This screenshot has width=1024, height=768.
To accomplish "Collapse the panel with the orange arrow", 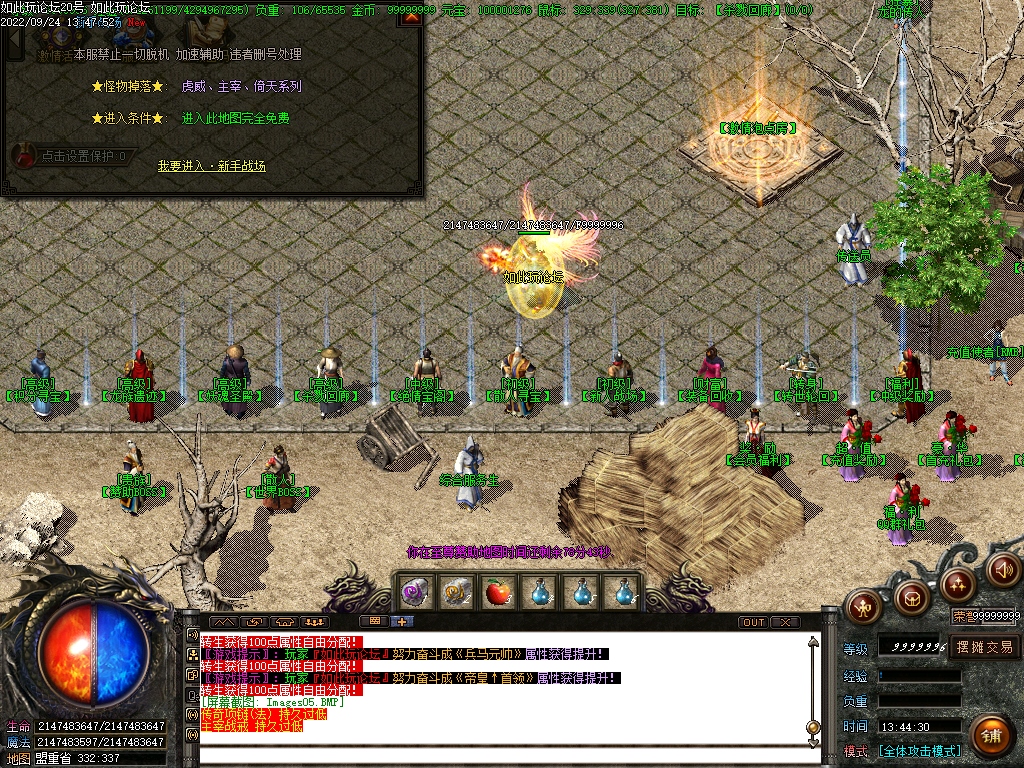I will coord(413,18).
